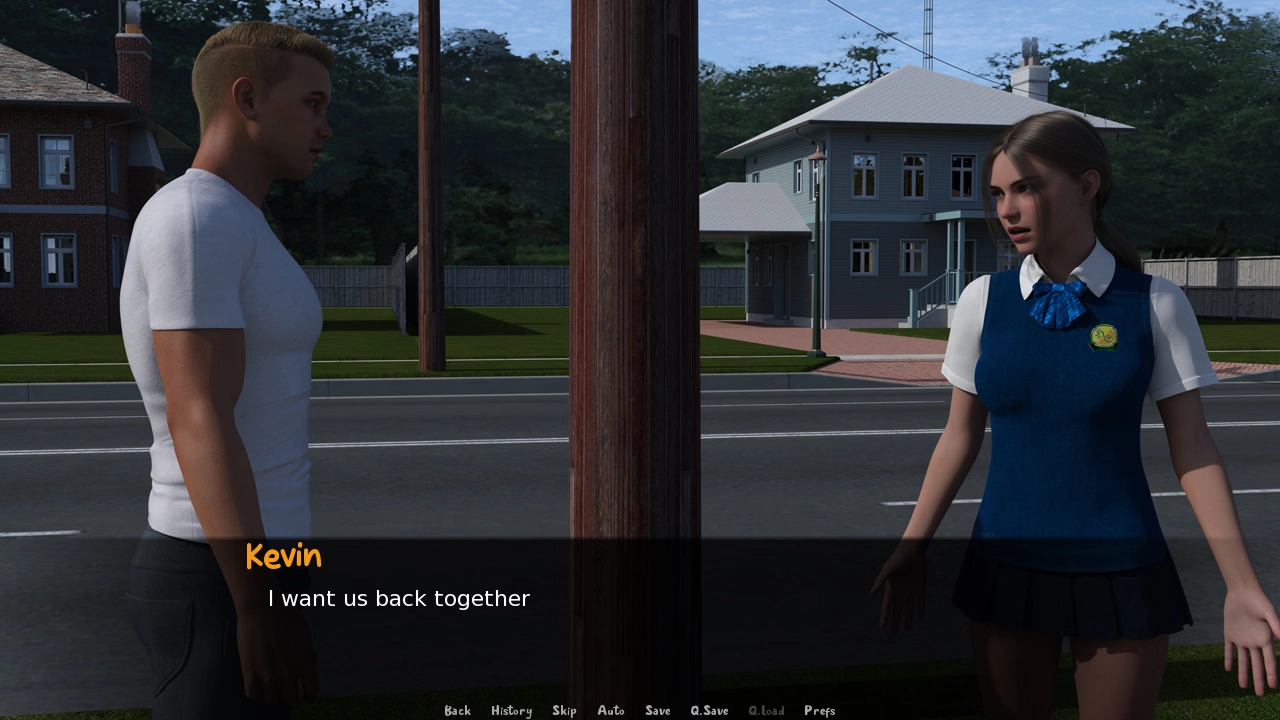
Task: Toggle Auto advance mode
Action: tap(611, 711)
